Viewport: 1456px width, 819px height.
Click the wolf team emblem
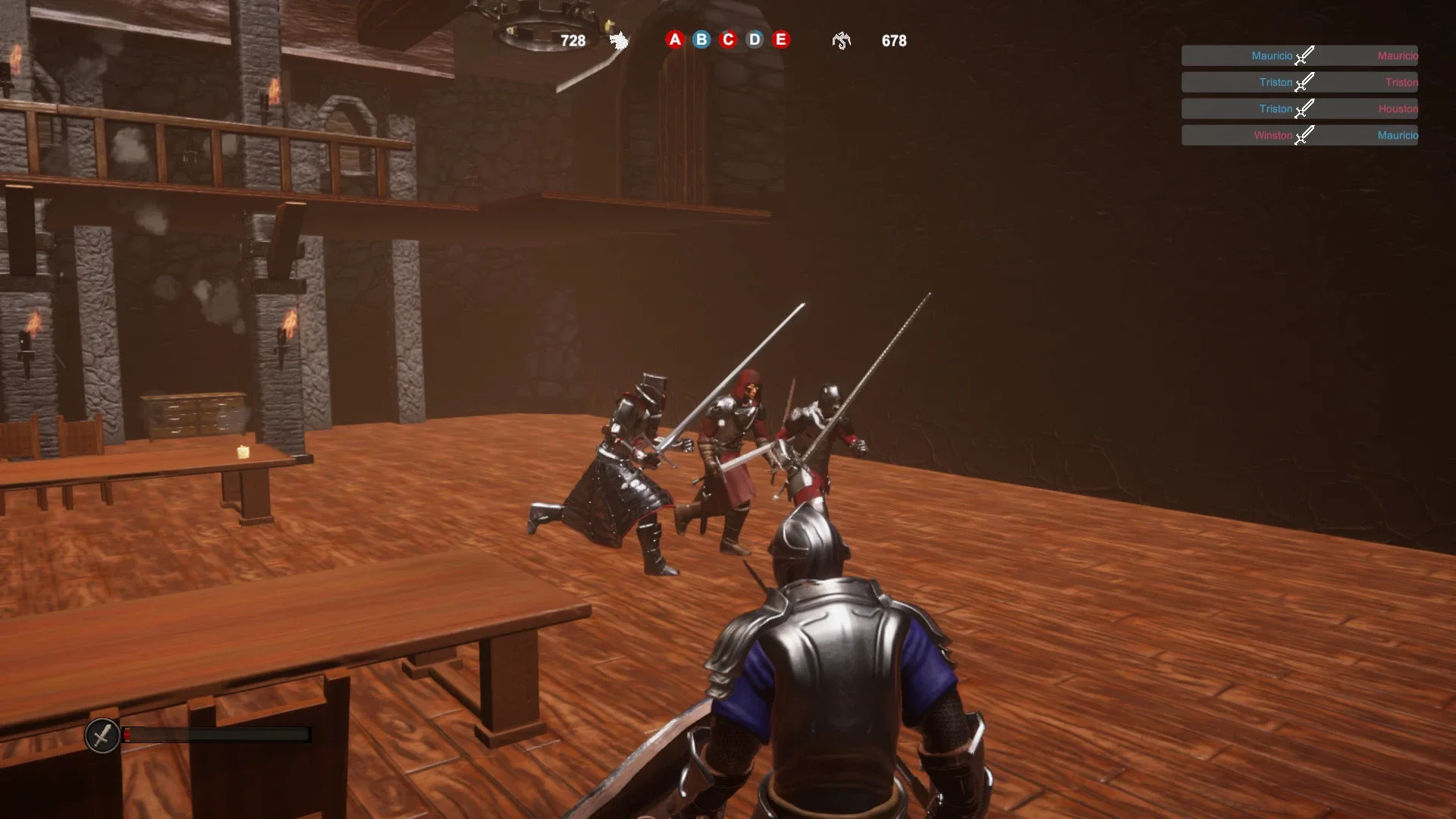click(617, 40)
